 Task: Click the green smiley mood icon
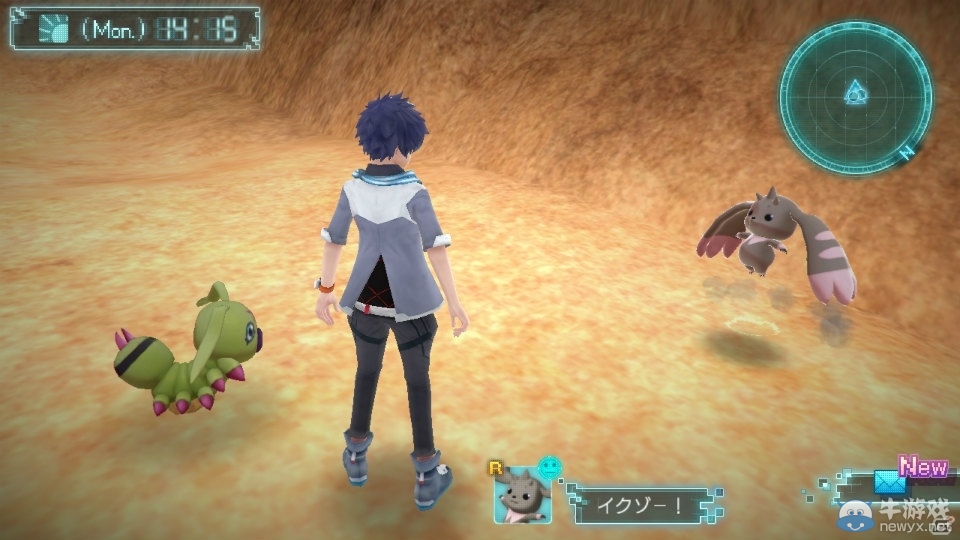(x=548, y=467)
